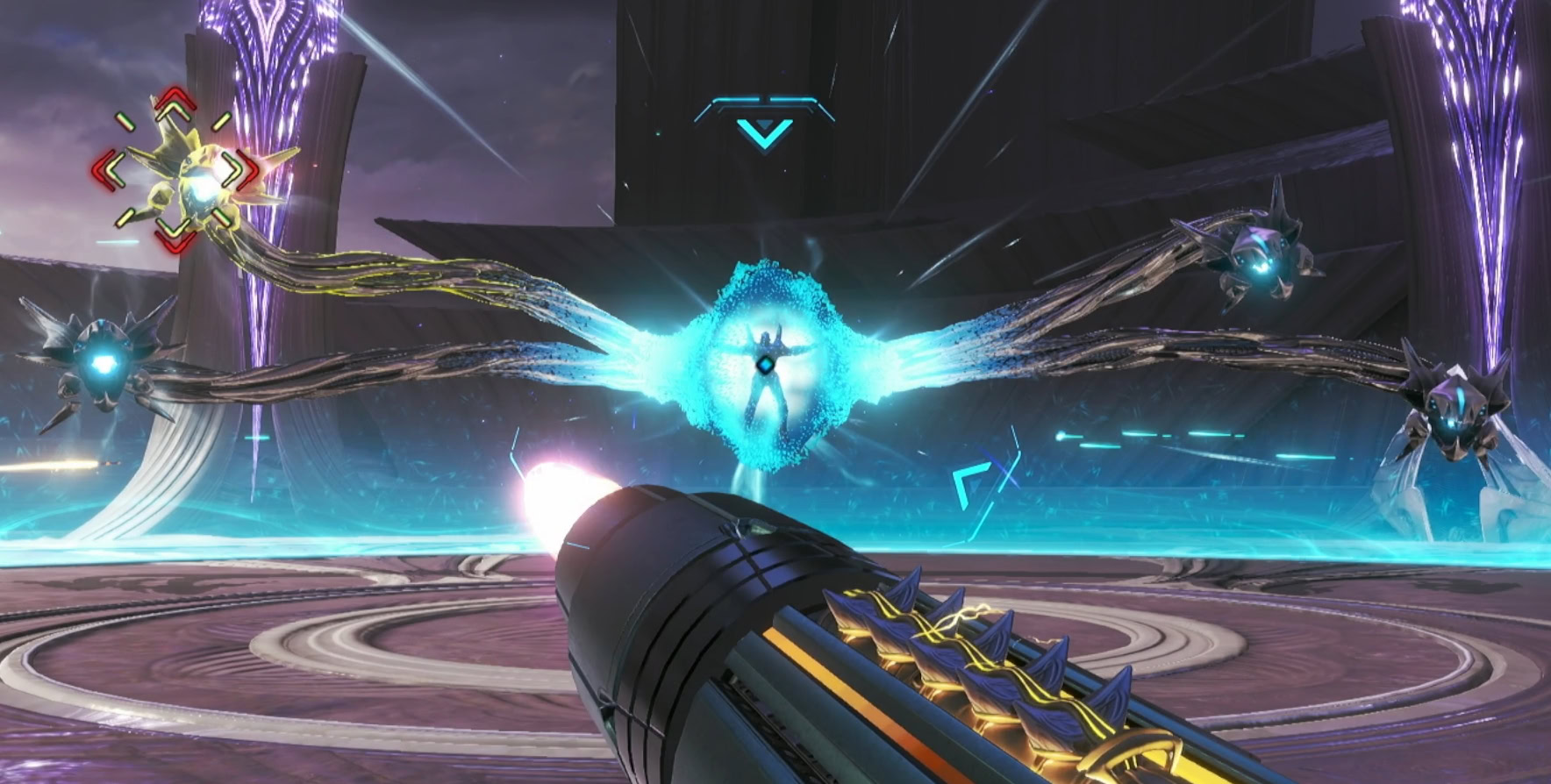Select the red lock-on target reticle
Viewport: 1551px width, 784px height.
coord(178,168)
